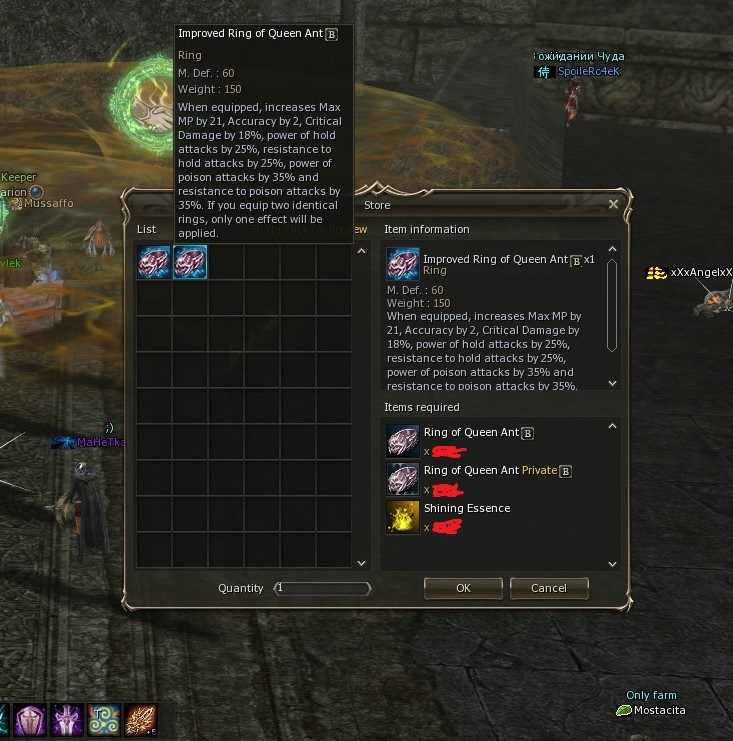Click the Quantity input field
Viewport: 733px width, 741px height.
[322, 588]
